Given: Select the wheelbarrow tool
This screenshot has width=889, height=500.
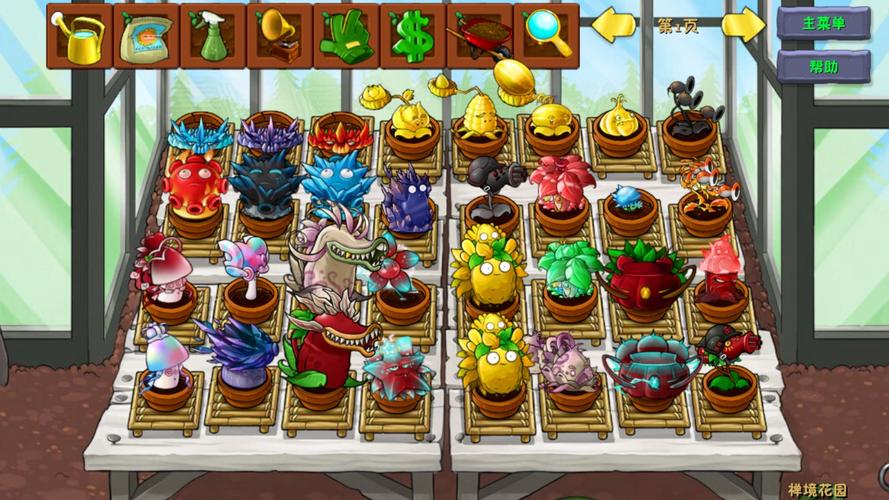Looking at the screenshot, I should [479, 35].
